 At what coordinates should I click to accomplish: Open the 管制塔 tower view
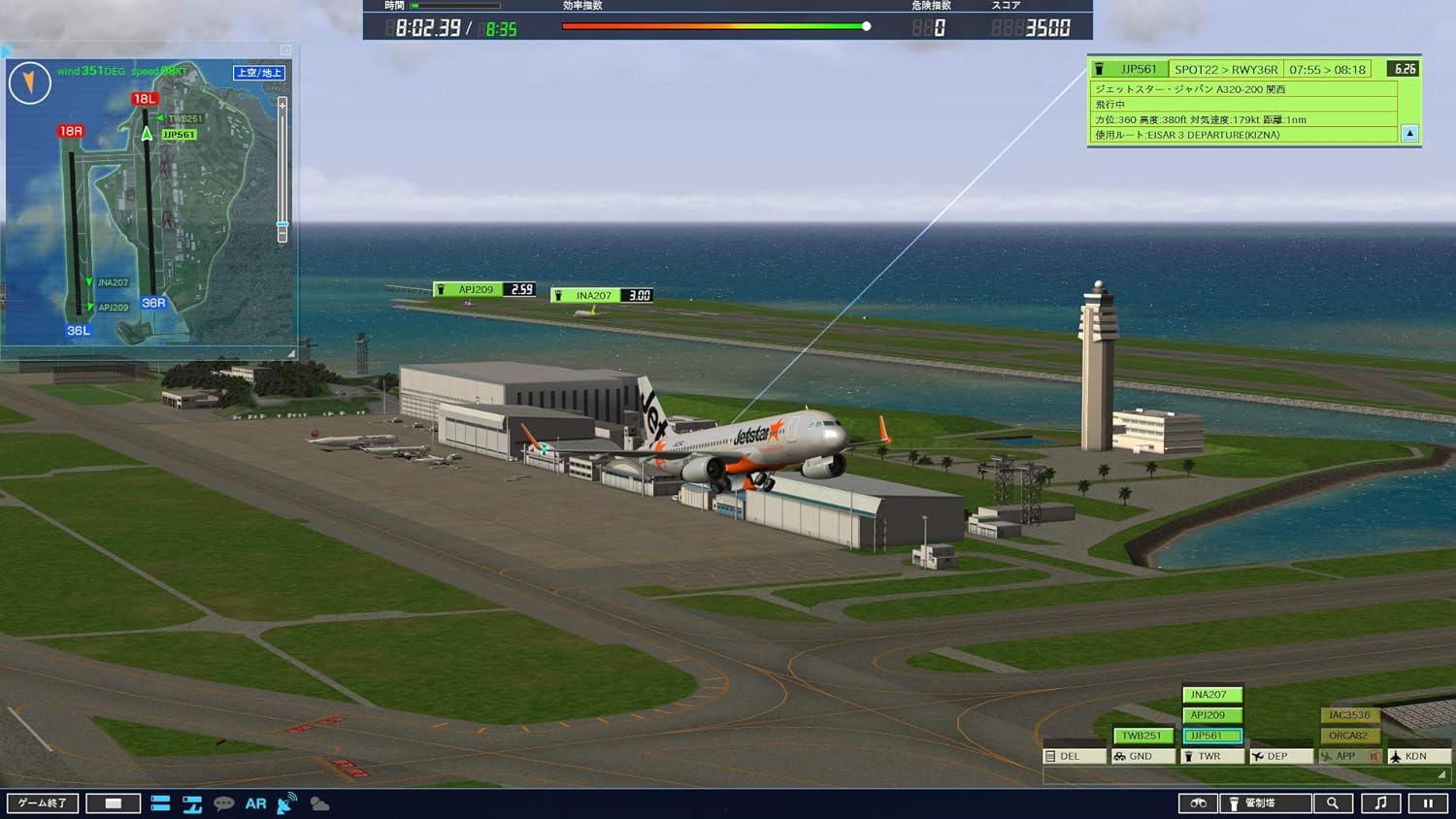click(x=1267, y=803)
